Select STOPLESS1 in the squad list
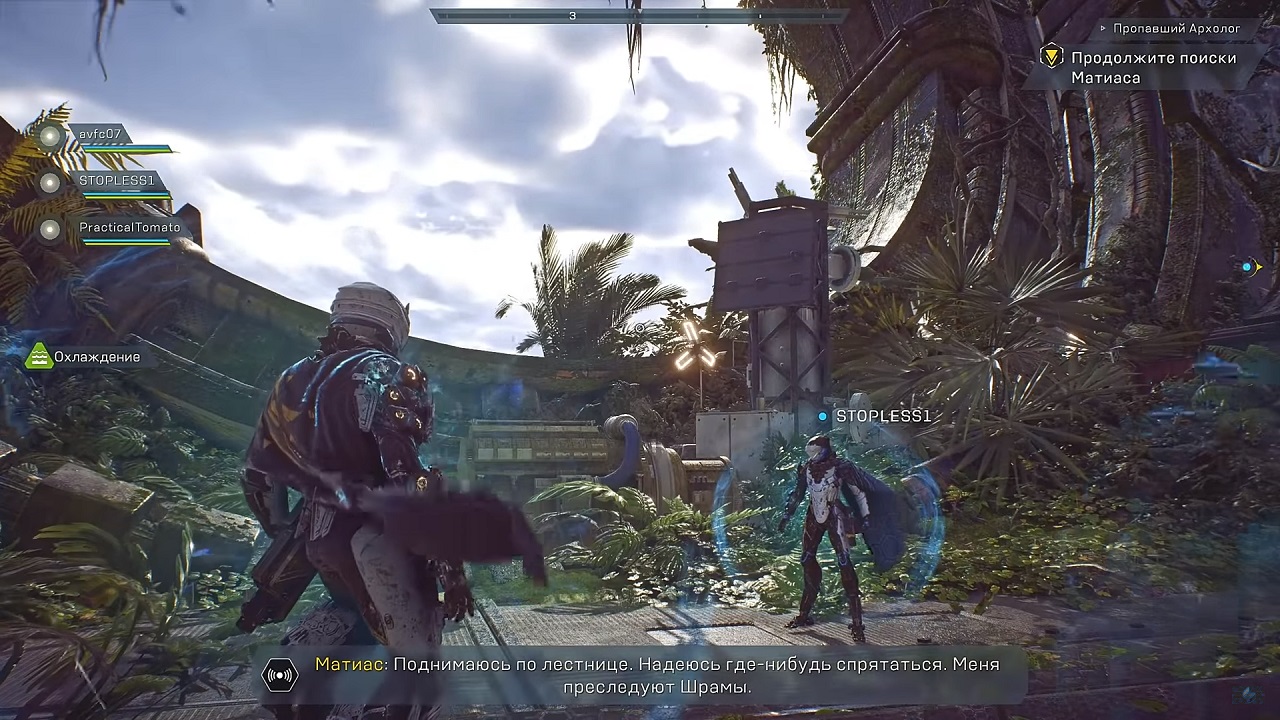 (116, 181)
